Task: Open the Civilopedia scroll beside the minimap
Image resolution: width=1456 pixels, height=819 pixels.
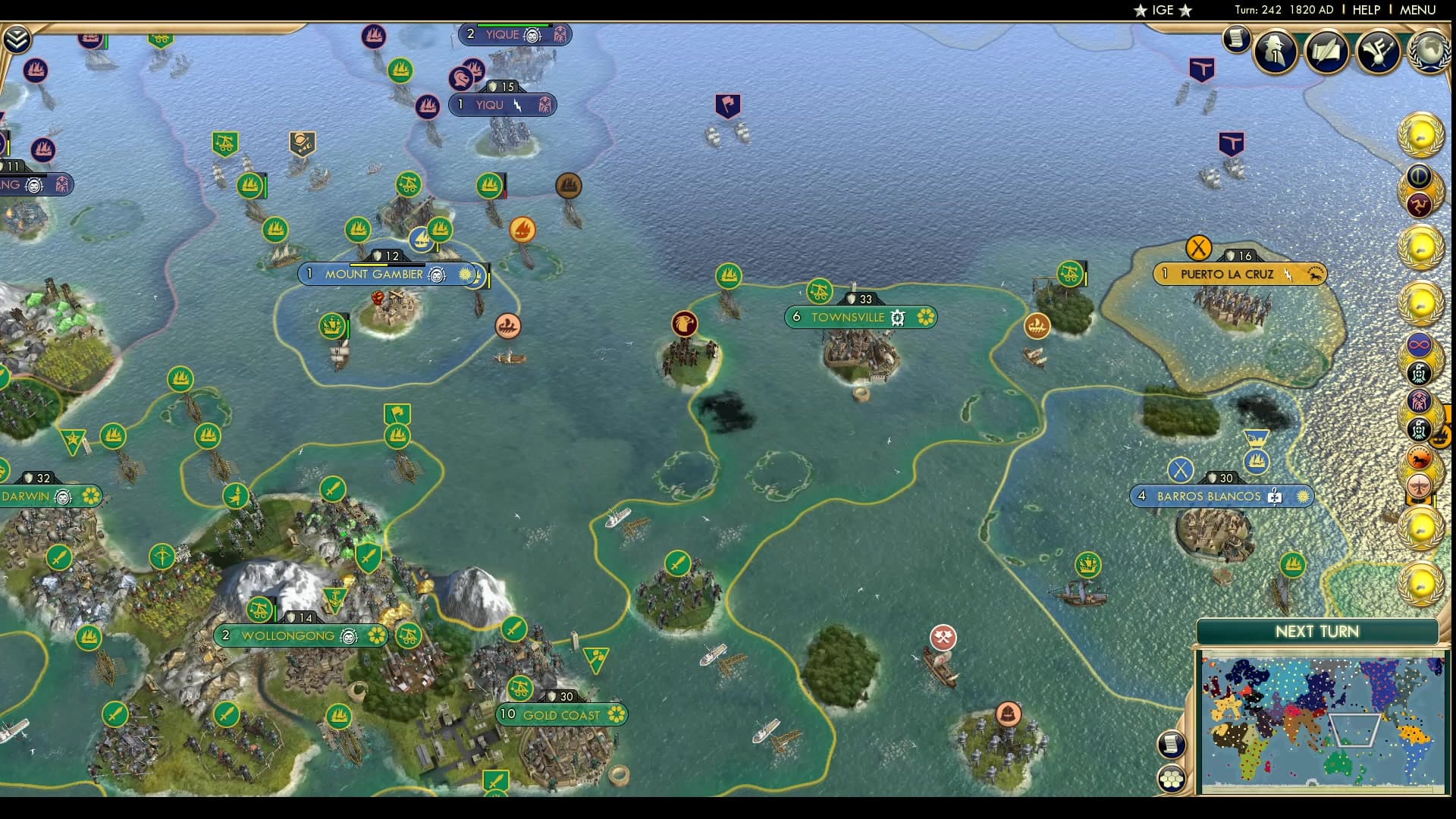Action: [x=1172, y=744]
